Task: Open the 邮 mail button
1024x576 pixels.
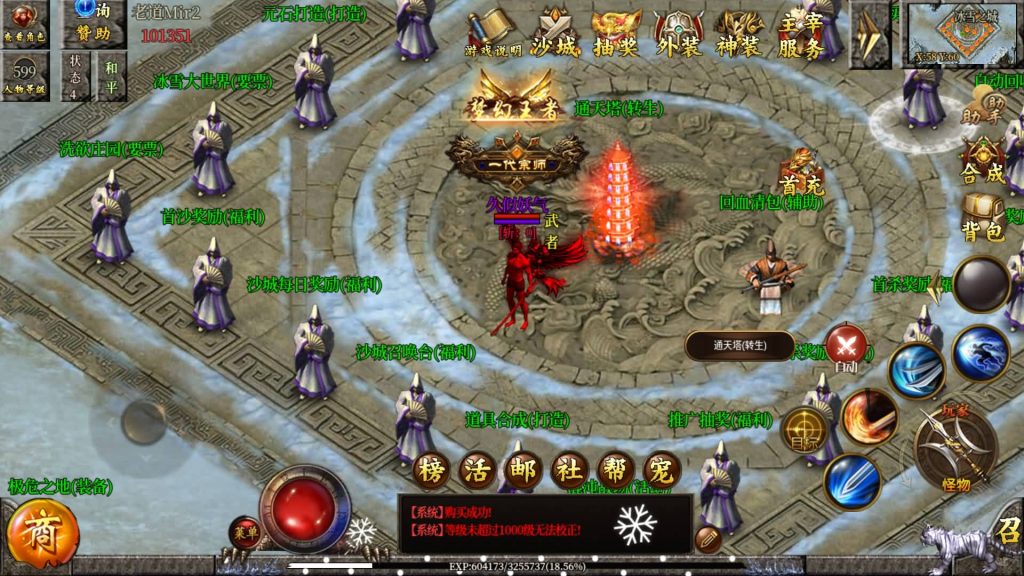Action: pyautogui.click(x=523, y=468)
